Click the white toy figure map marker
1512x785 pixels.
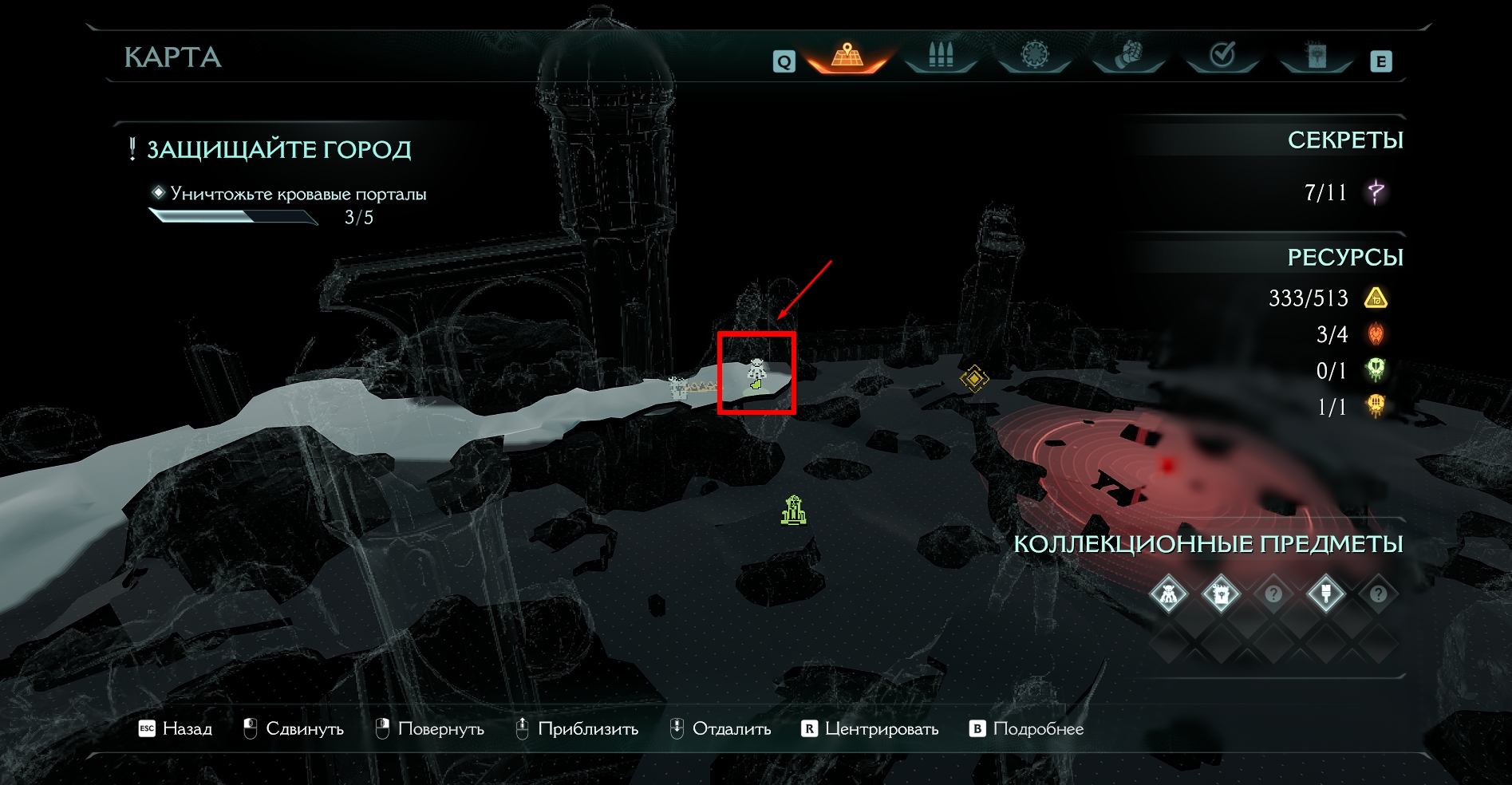pyautogui.click(x=756, y=370)
